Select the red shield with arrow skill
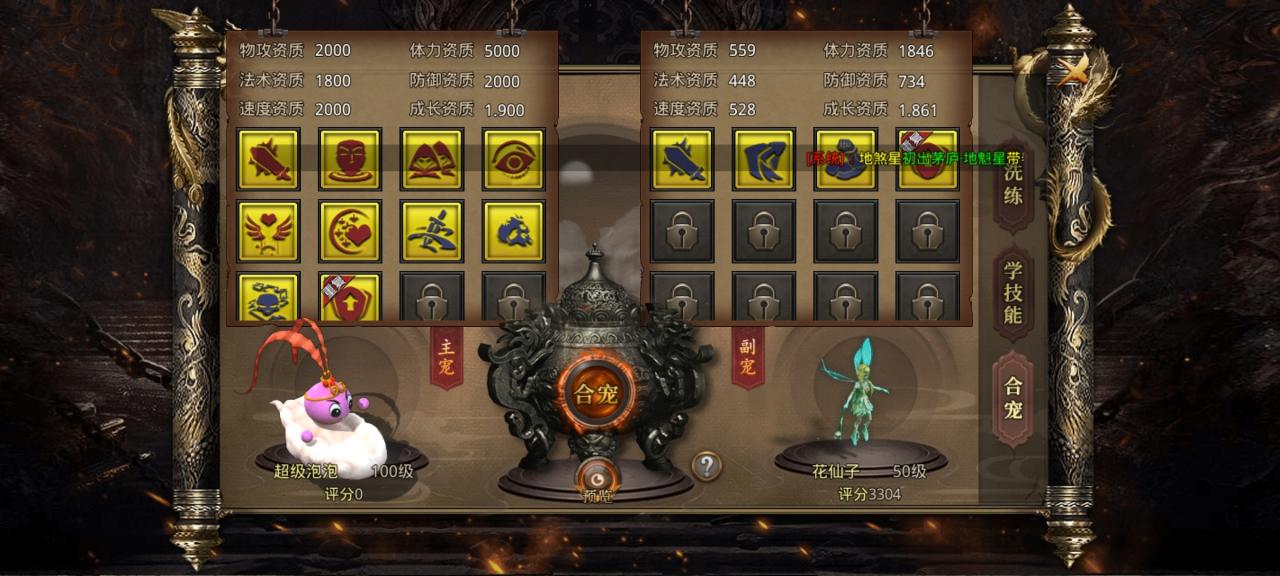Viewport: 1280px width, 576px height. 350,298
